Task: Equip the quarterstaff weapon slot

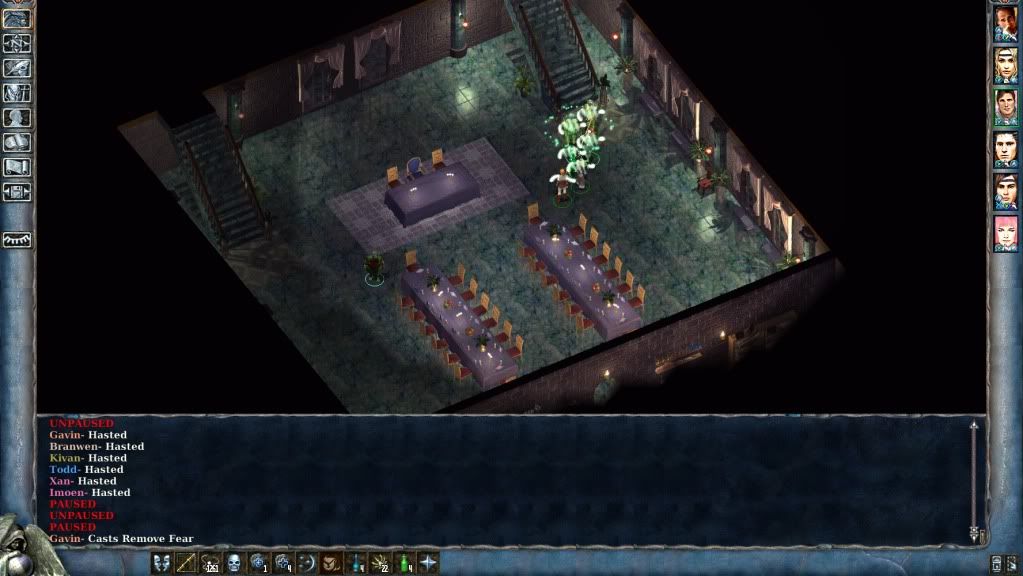Action: (x=186, y=562)
